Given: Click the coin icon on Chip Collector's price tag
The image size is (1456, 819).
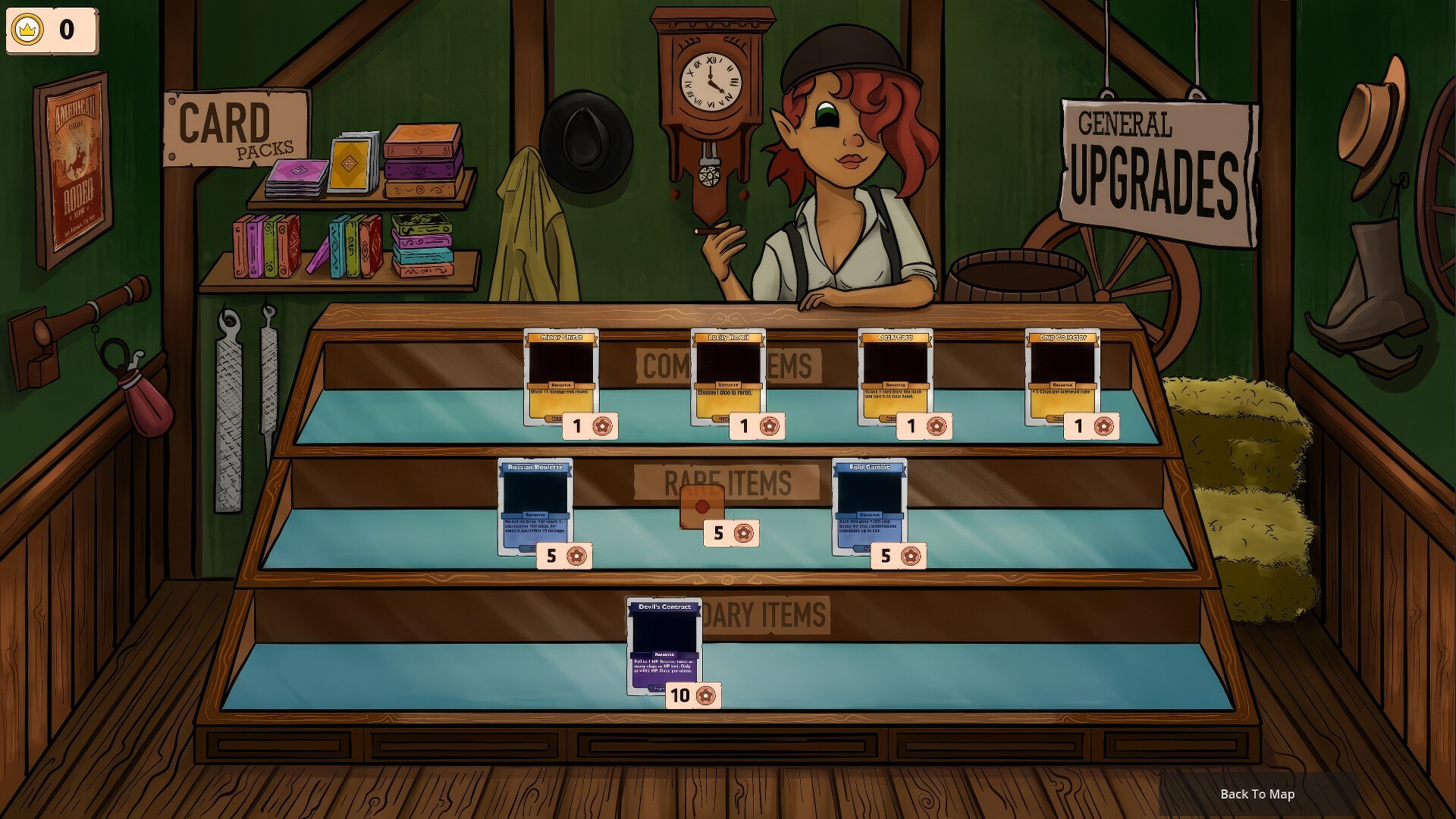Looking at the screenshot, I should pos(1103,427).
